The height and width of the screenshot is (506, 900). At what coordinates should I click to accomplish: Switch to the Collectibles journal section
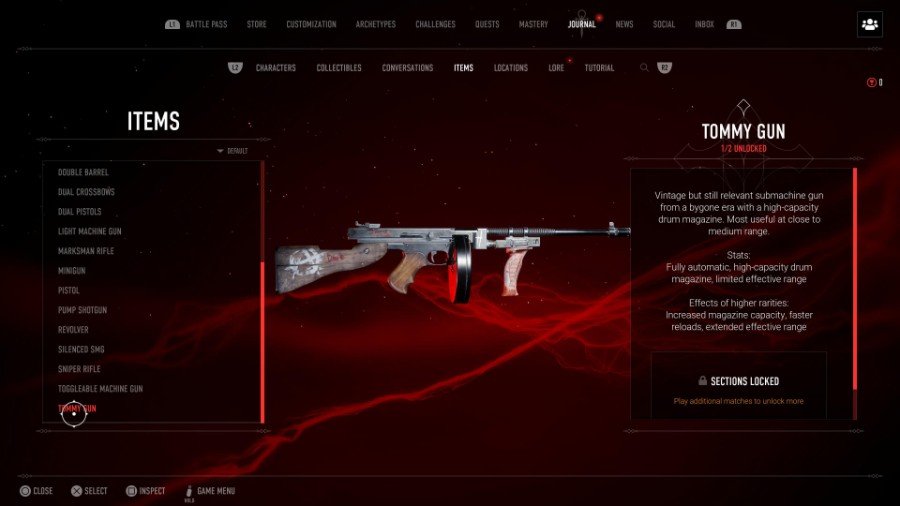(339, 68)
